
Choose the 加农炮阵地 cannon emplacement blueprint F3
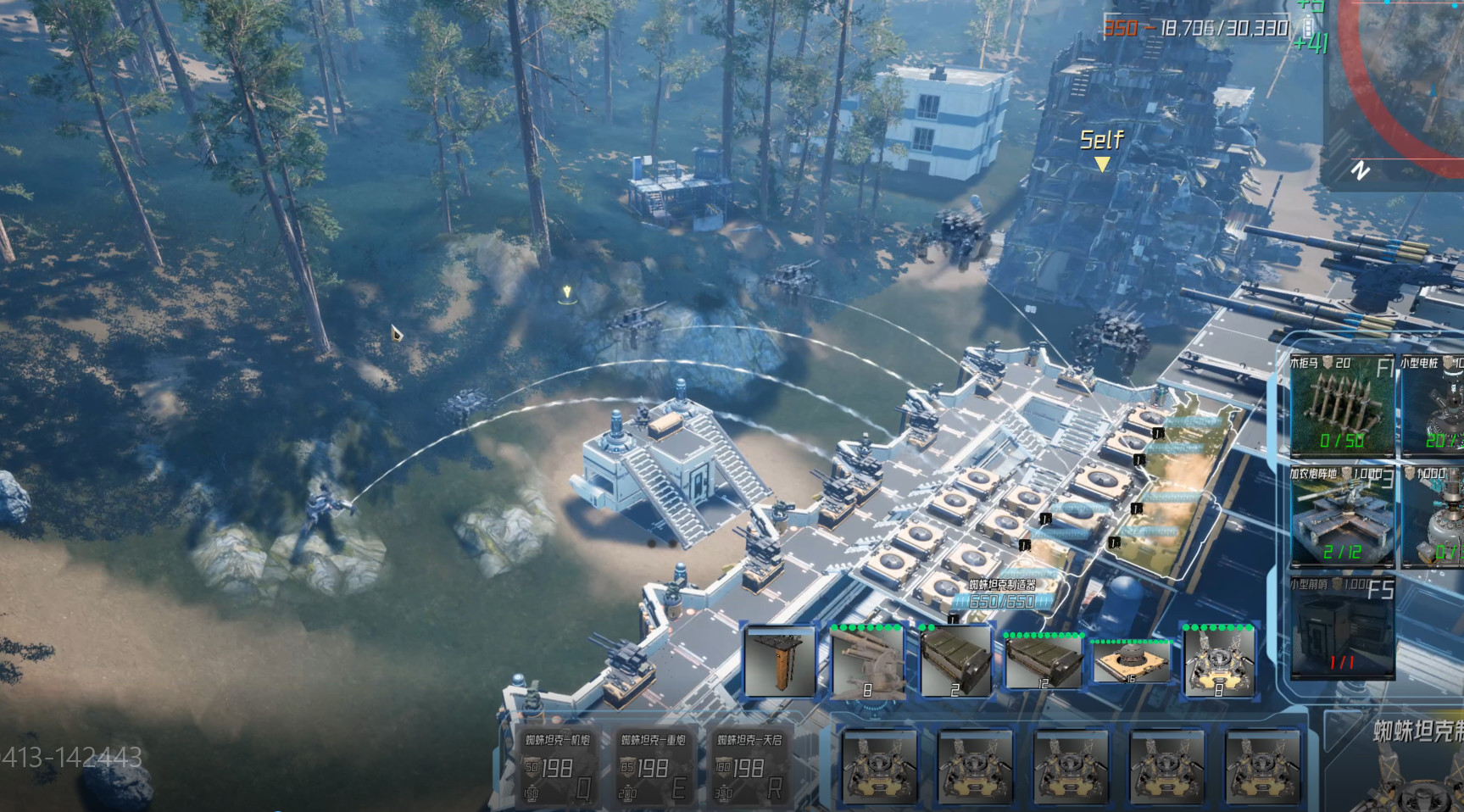[x=1344, y=517]
